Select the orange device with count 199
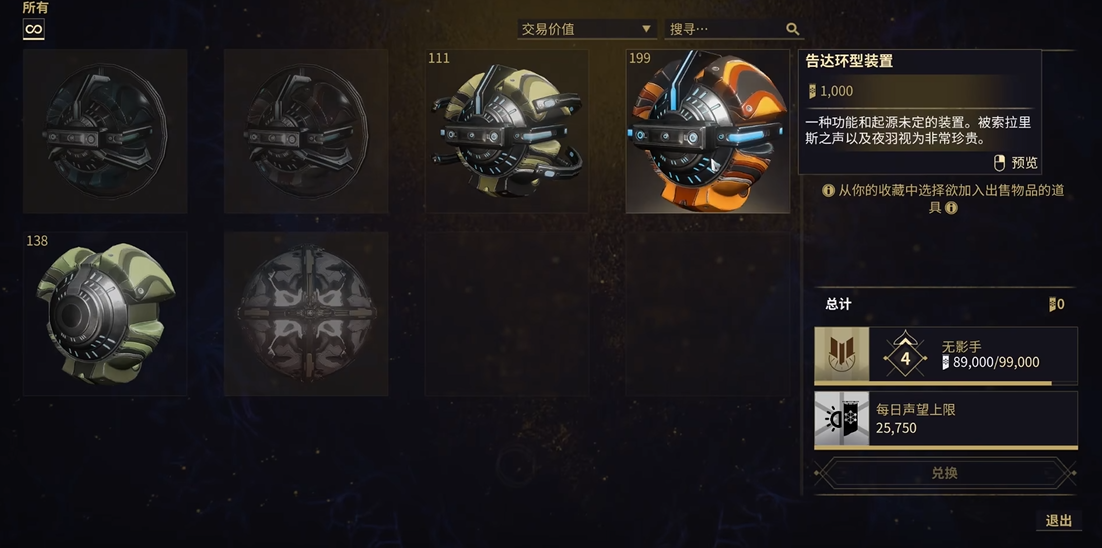Viewport: 1102px width, 548px height. (707, 131)
